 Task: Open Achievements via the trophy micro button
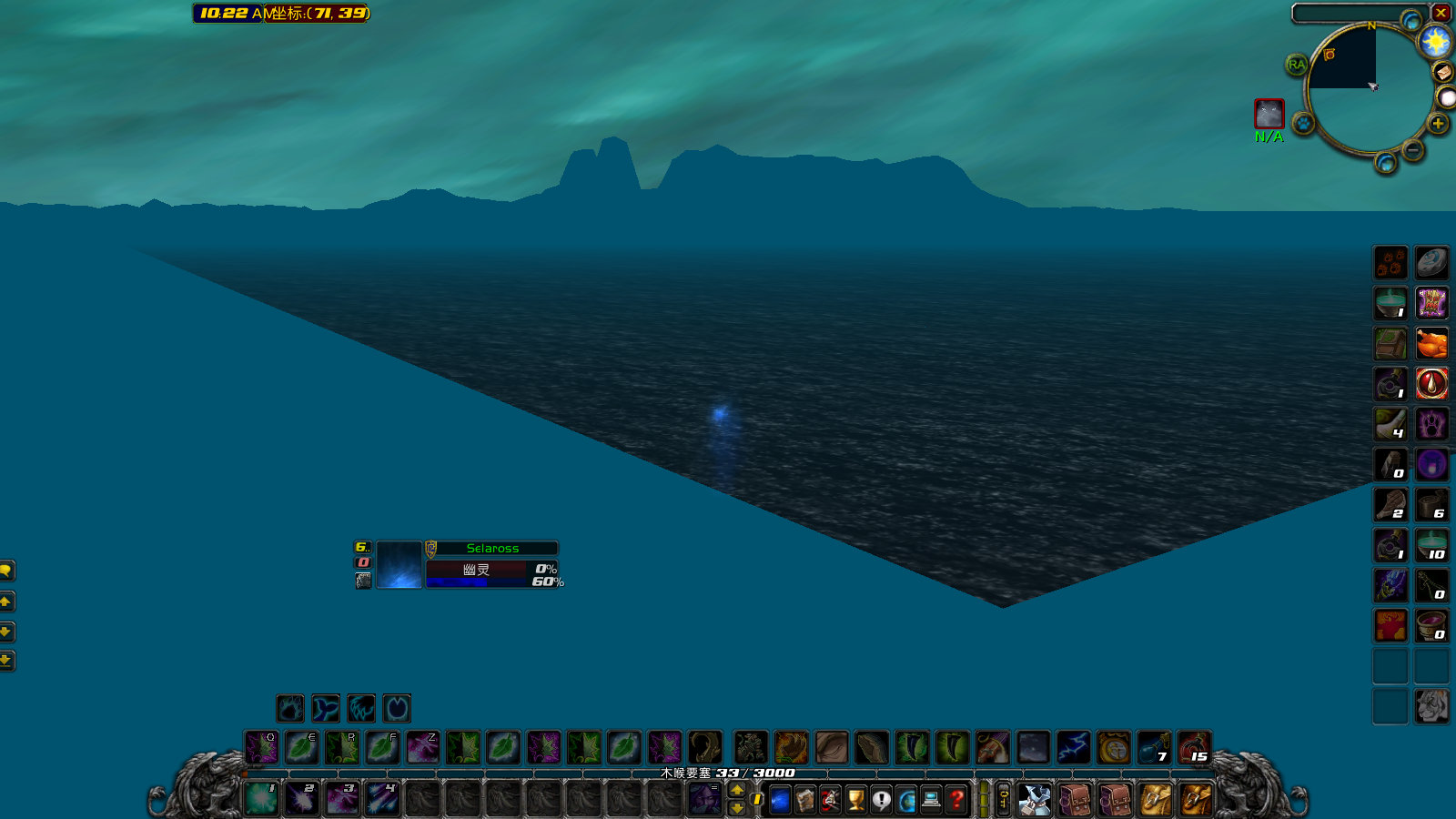click(x=854, y=799)
